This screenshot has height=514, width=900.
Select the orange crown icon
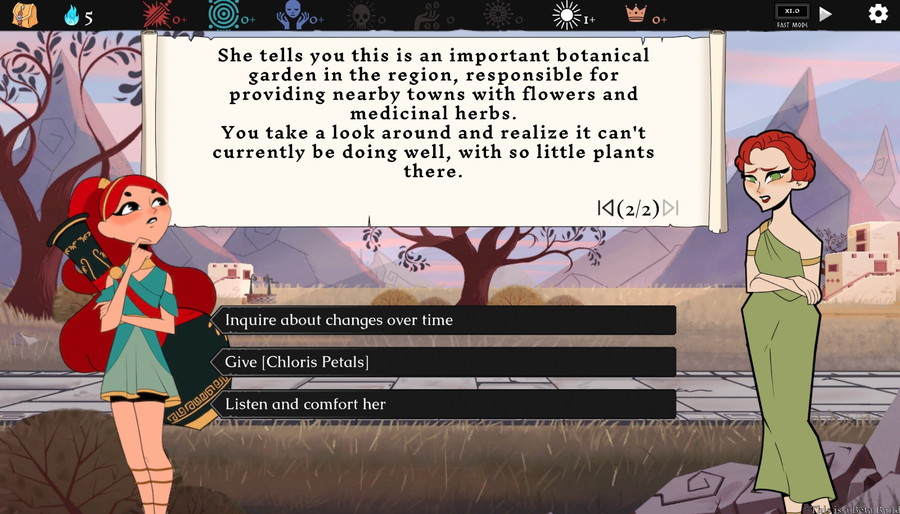[636, 14]
